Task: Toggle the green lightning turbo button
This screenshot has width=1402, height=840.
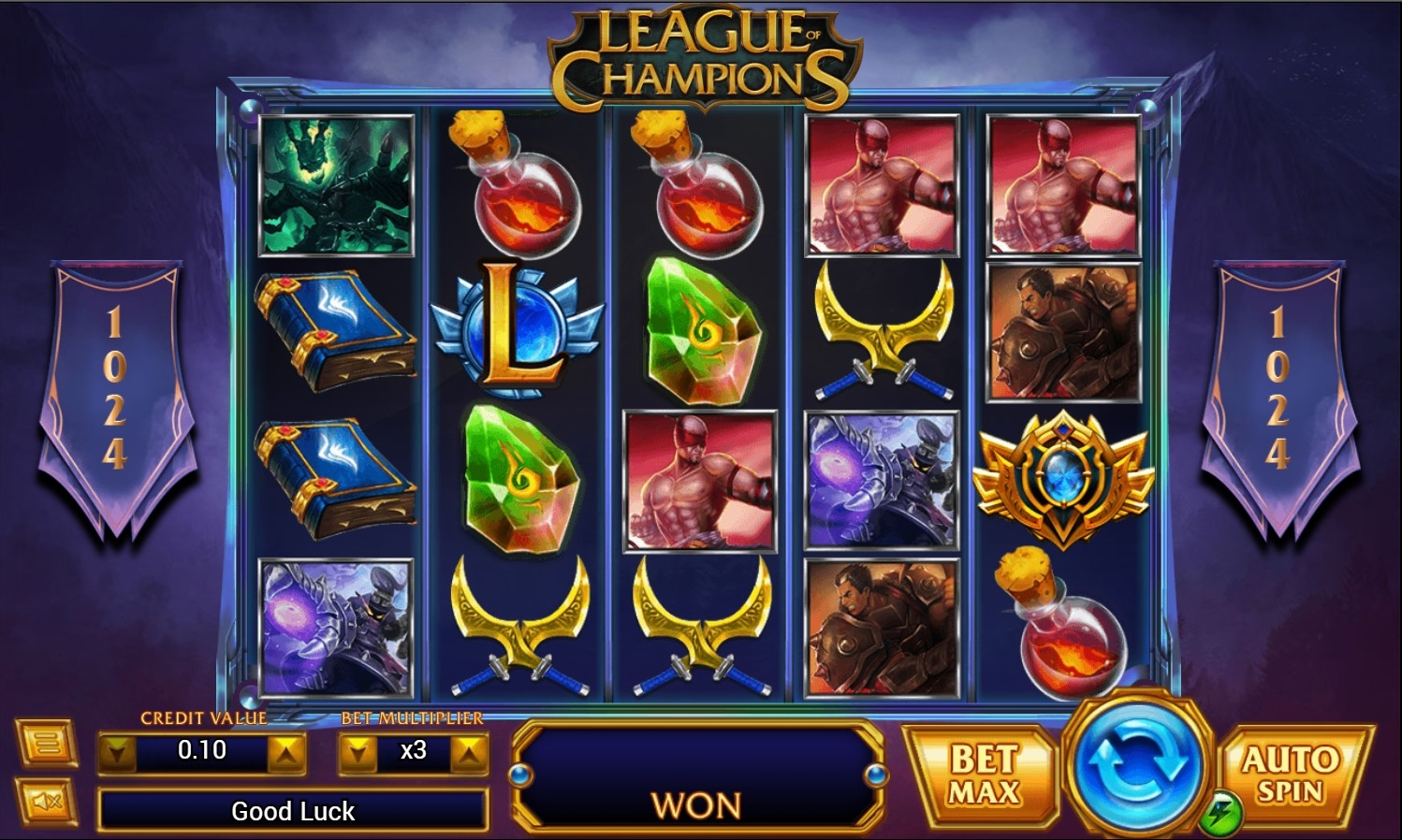Action: click(x=1220, y=814)
